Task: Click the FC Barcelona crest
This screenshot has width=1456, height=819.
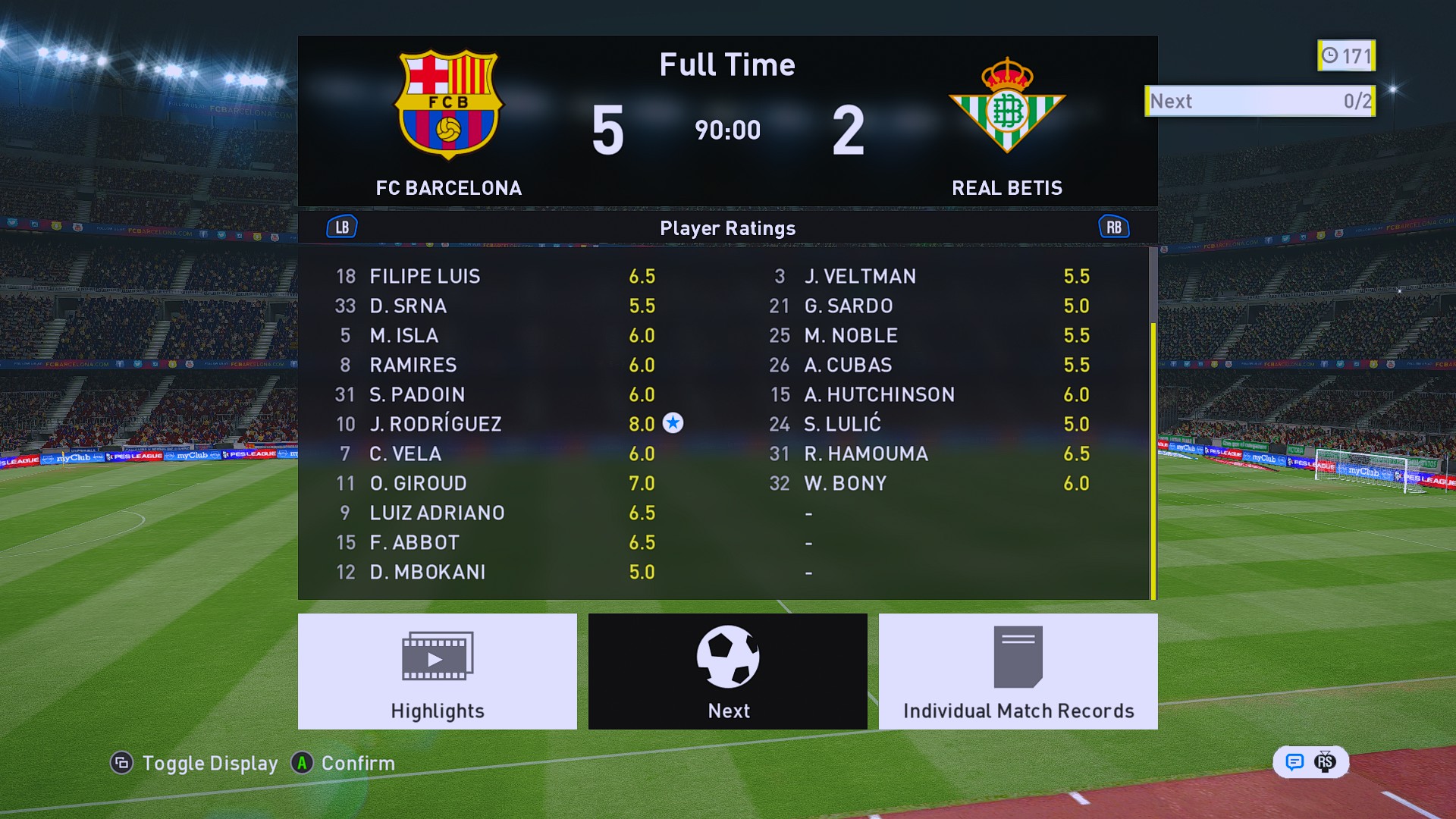Action: point(448,105)
